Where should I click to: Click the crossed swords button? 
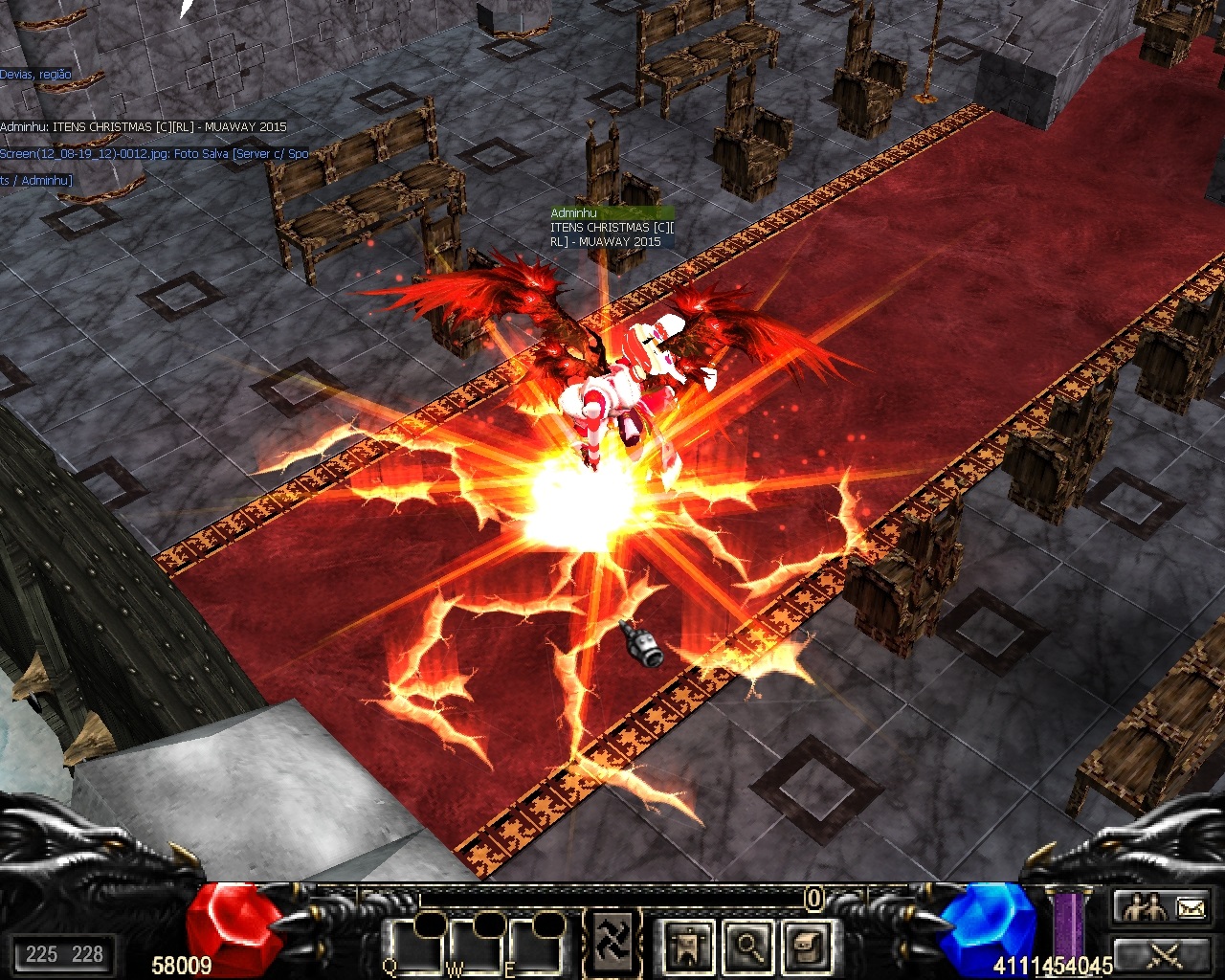pos(1165,953)
